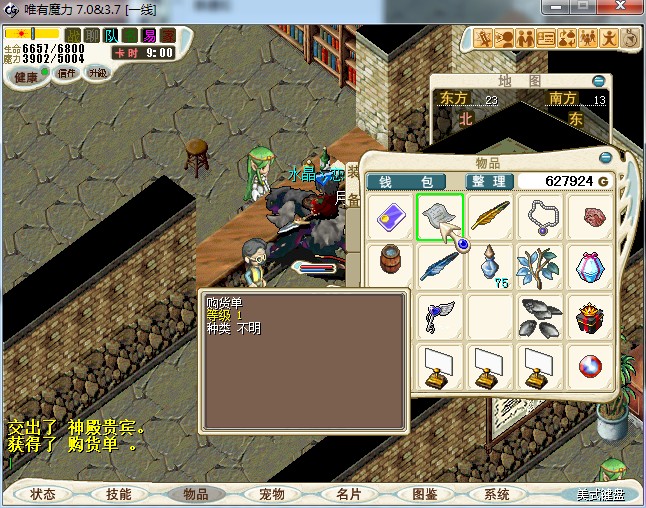Viewport: 646px width, 508px height.
Task: Open the 技能 skills menu
Action: [x=119, y=494]
